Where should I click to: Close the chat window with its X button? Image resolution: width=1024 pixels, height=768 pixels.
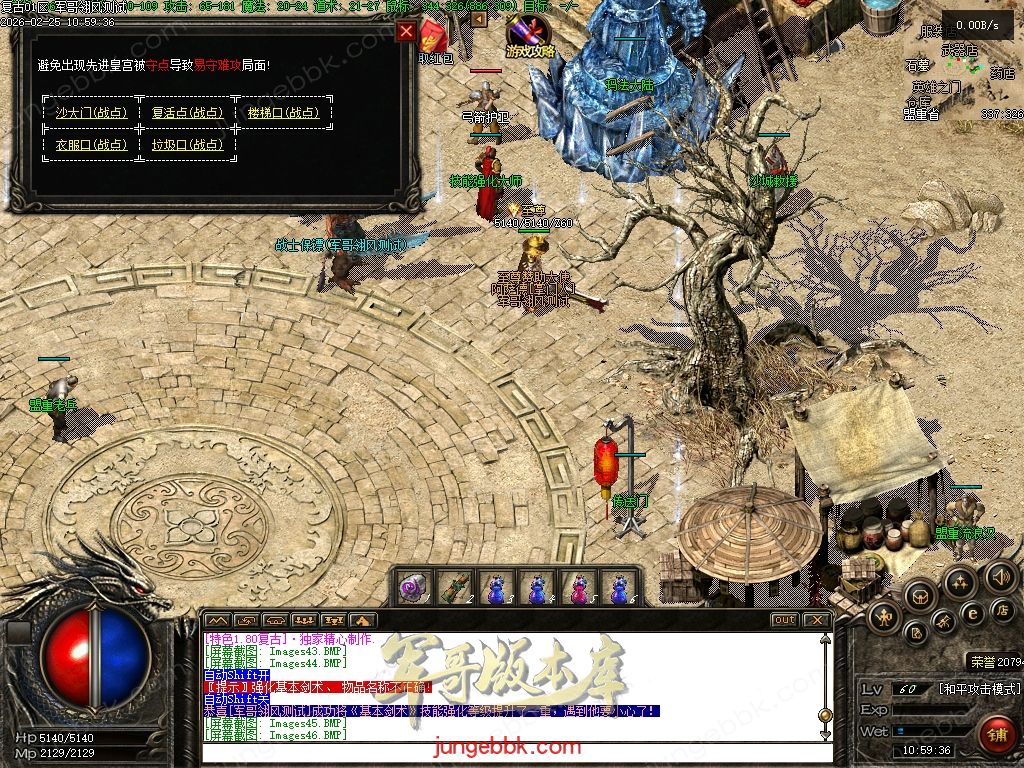(x=817, y=620)
